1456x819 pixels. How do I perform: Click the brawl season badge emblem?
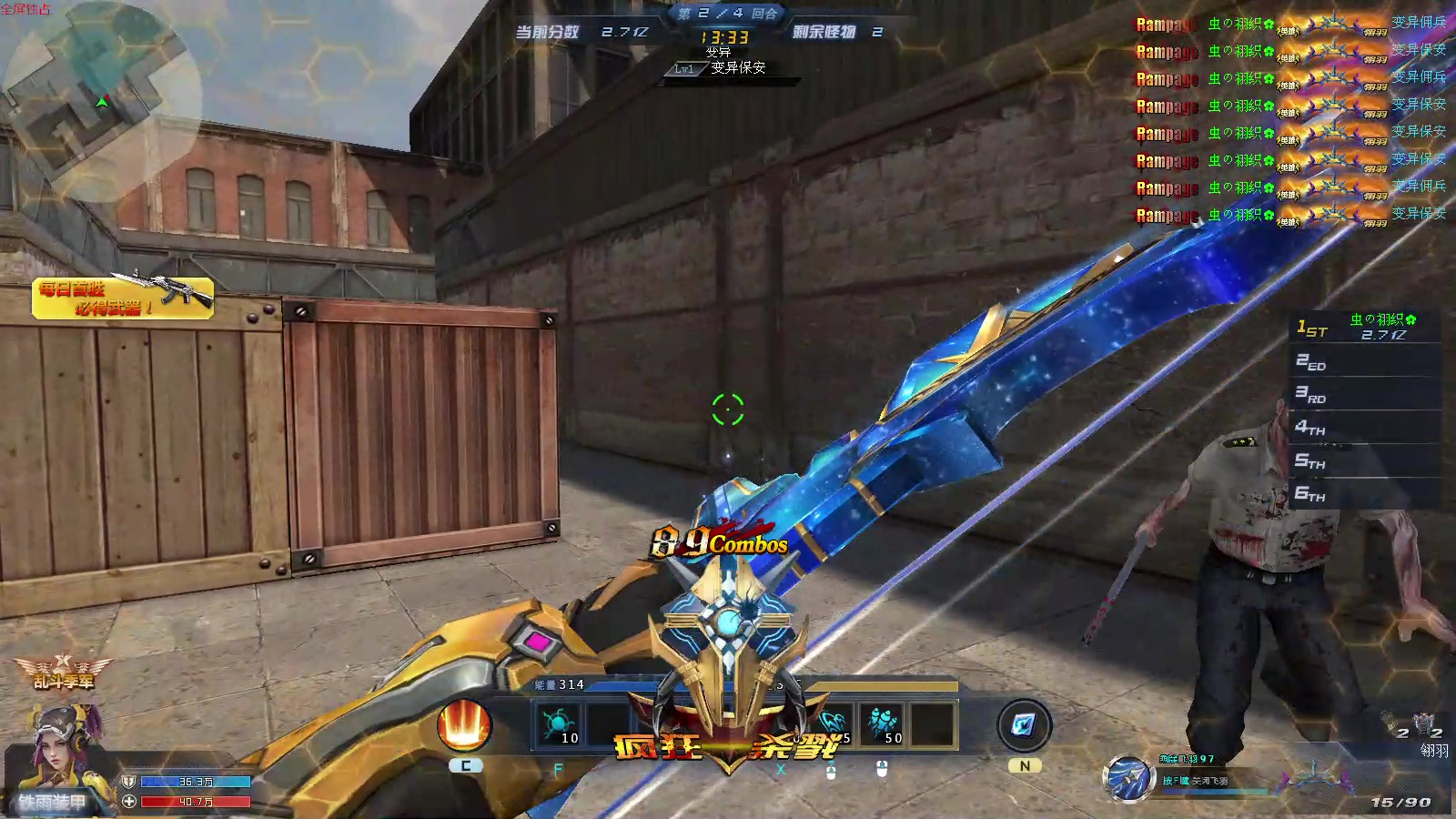click(64, 673)
